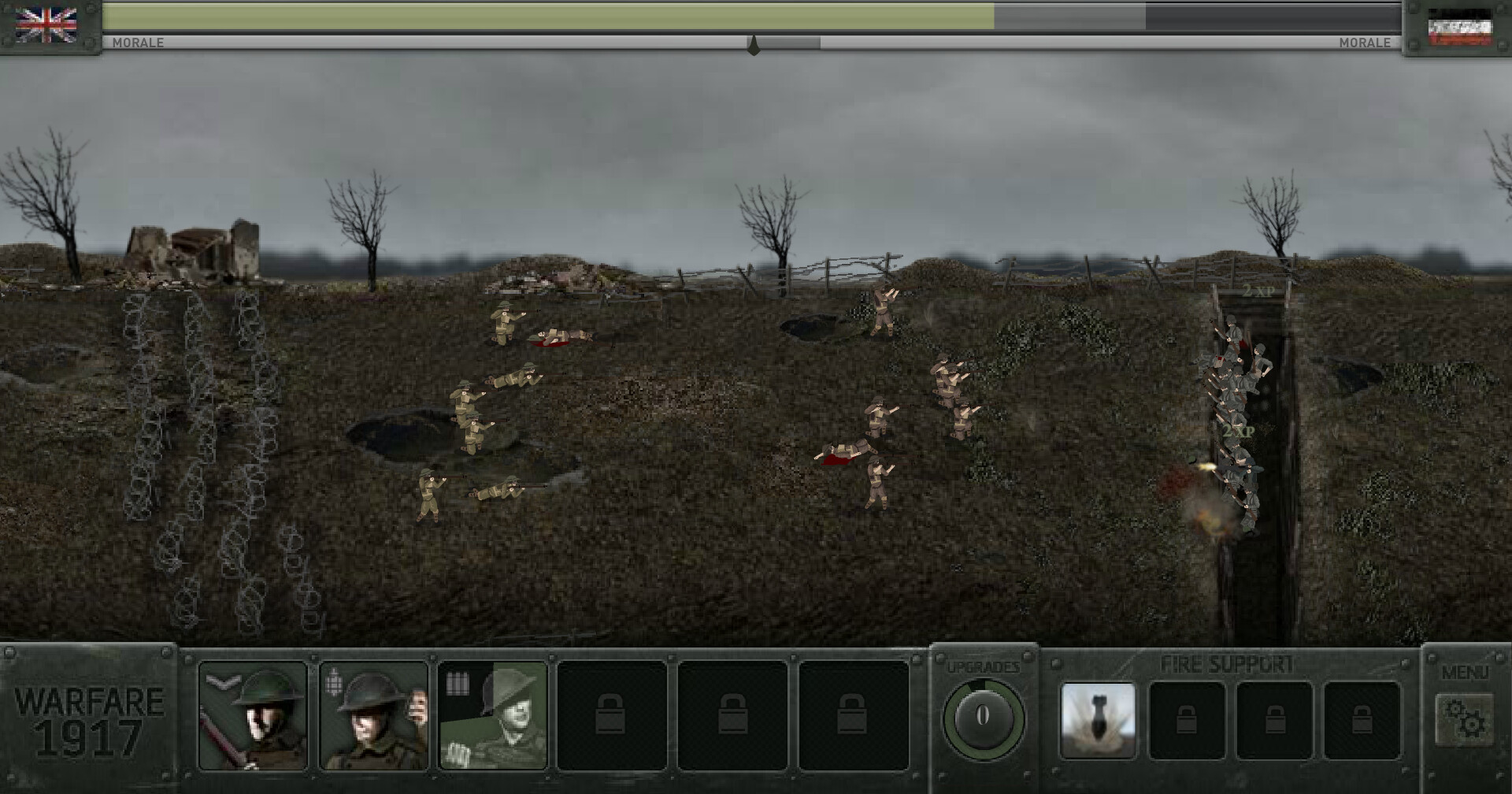Click the locked fire support slot beside the mortar
The width and height of the screenshot is (1512, 794).
coord(1189,718)
